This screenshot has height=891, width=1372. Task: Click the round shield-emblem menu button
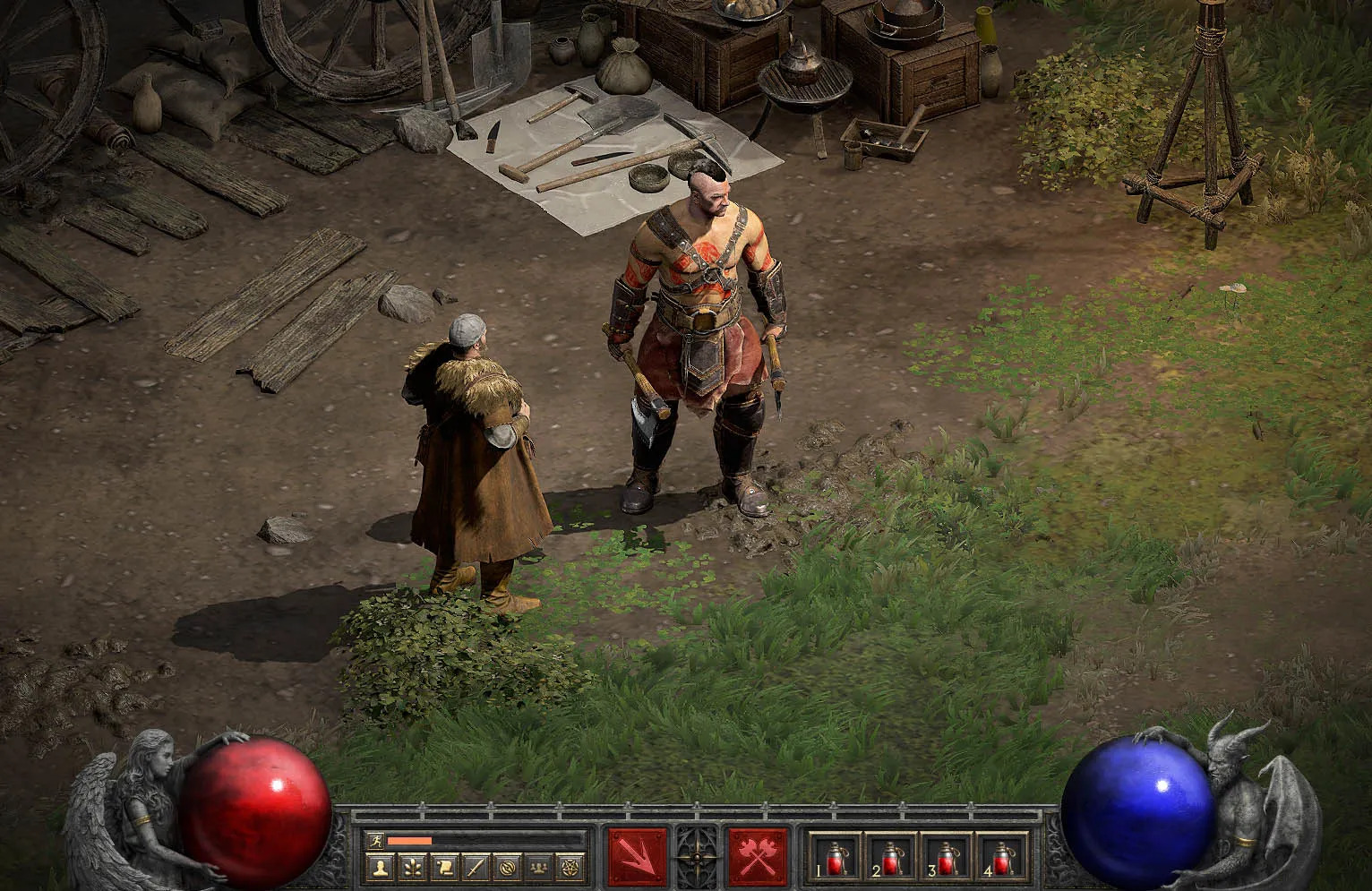pos(507,867)
